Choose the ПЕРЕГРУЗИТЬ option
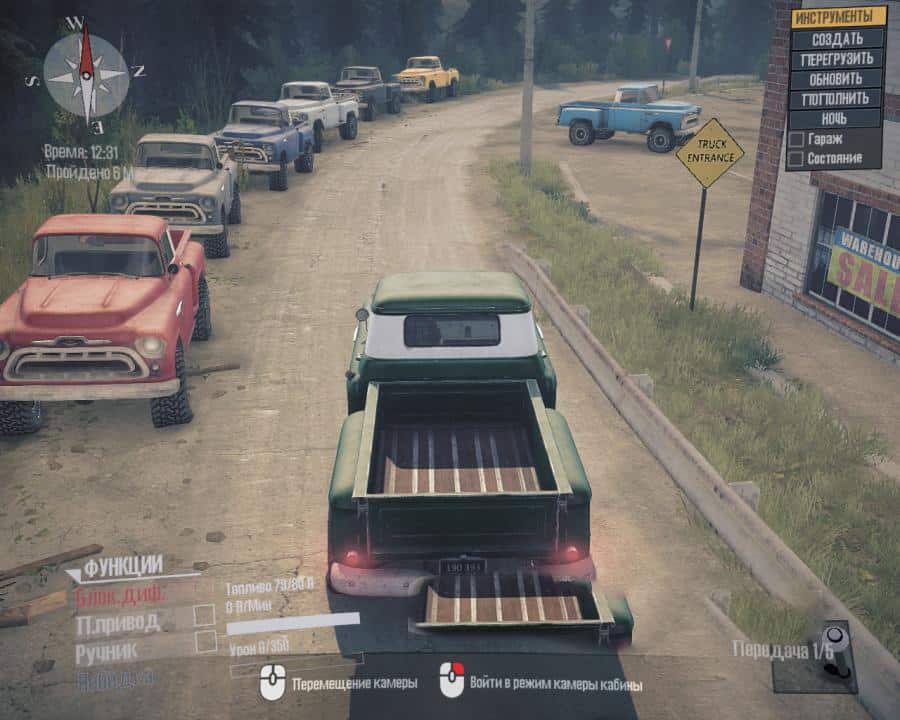Viewport: 900px width, 720px height. (x=837, y=59)
